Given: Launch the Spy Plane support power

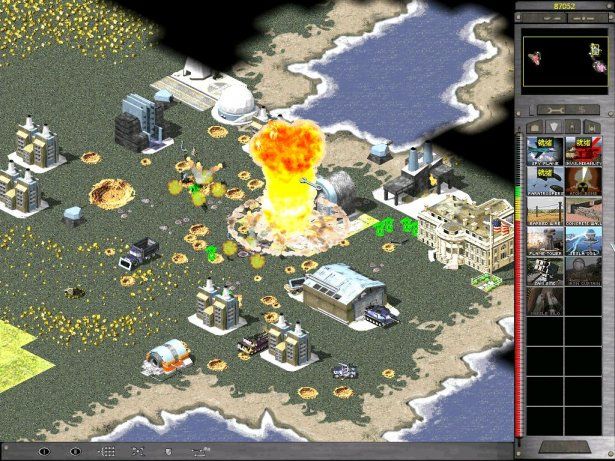Looking at the screenshot, I should click(x=545, y=148).
